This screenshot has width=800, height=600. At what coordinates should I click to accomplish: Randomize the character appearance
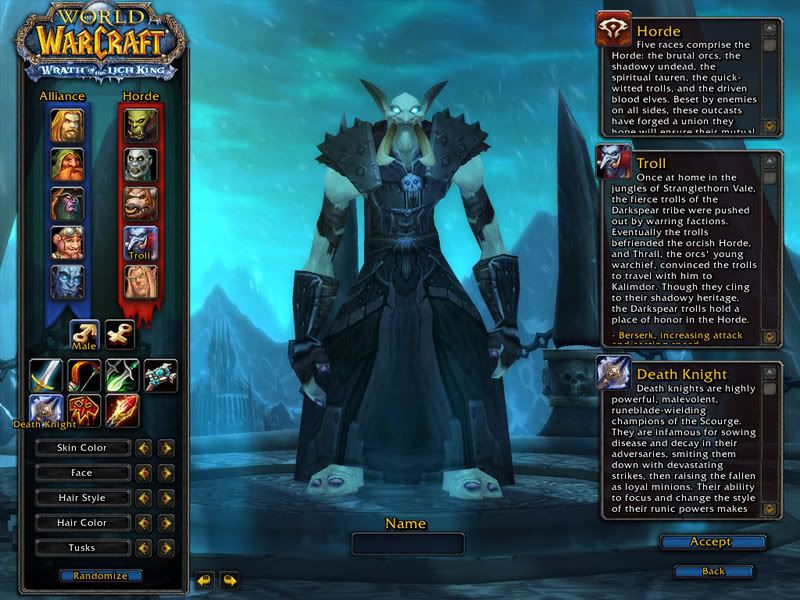pos(100,576)
